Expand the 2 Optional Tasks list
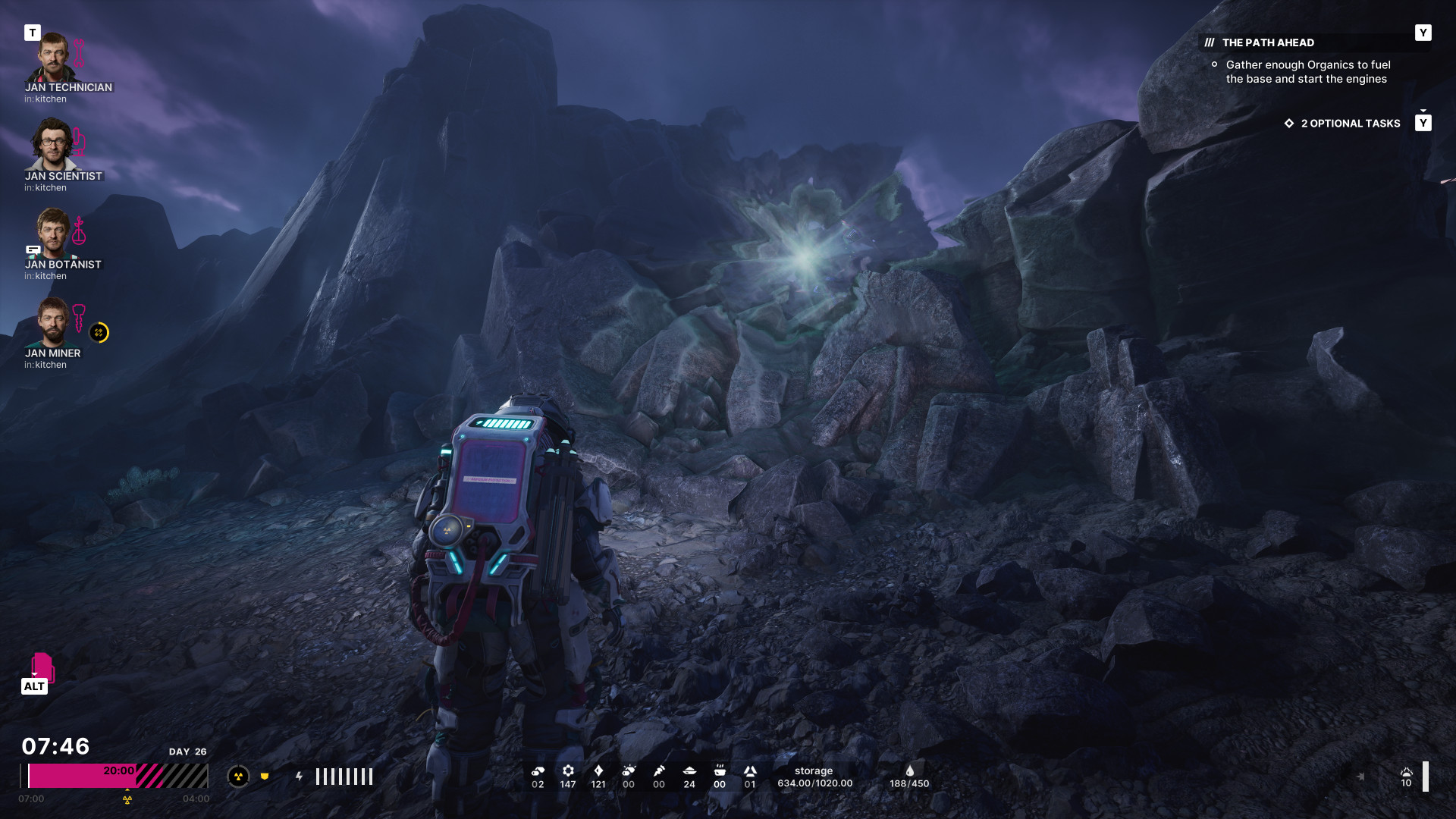 (1350, 124)
